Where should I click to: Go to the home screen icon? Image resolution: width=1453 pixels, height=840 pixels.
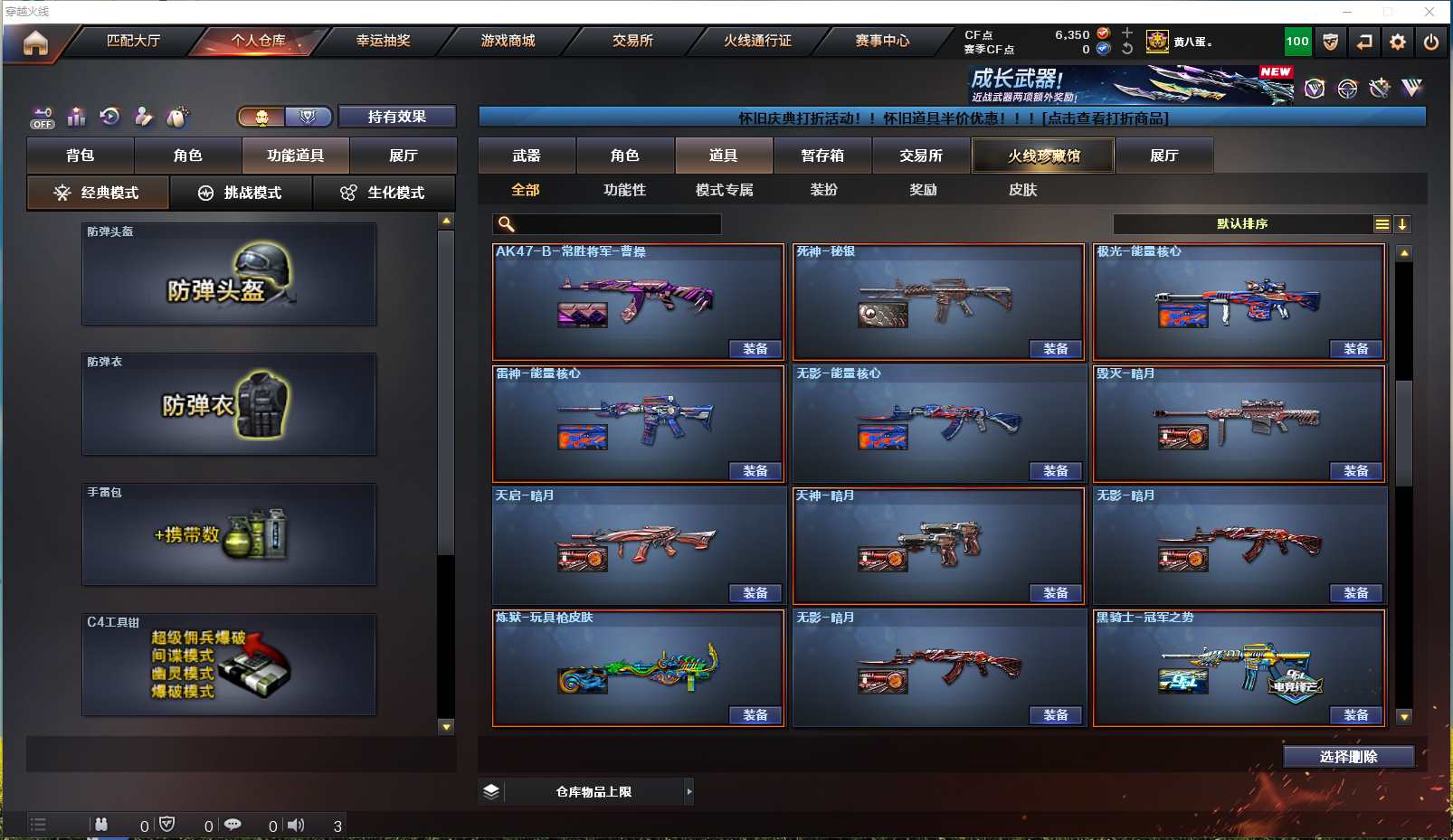[35, 42]
